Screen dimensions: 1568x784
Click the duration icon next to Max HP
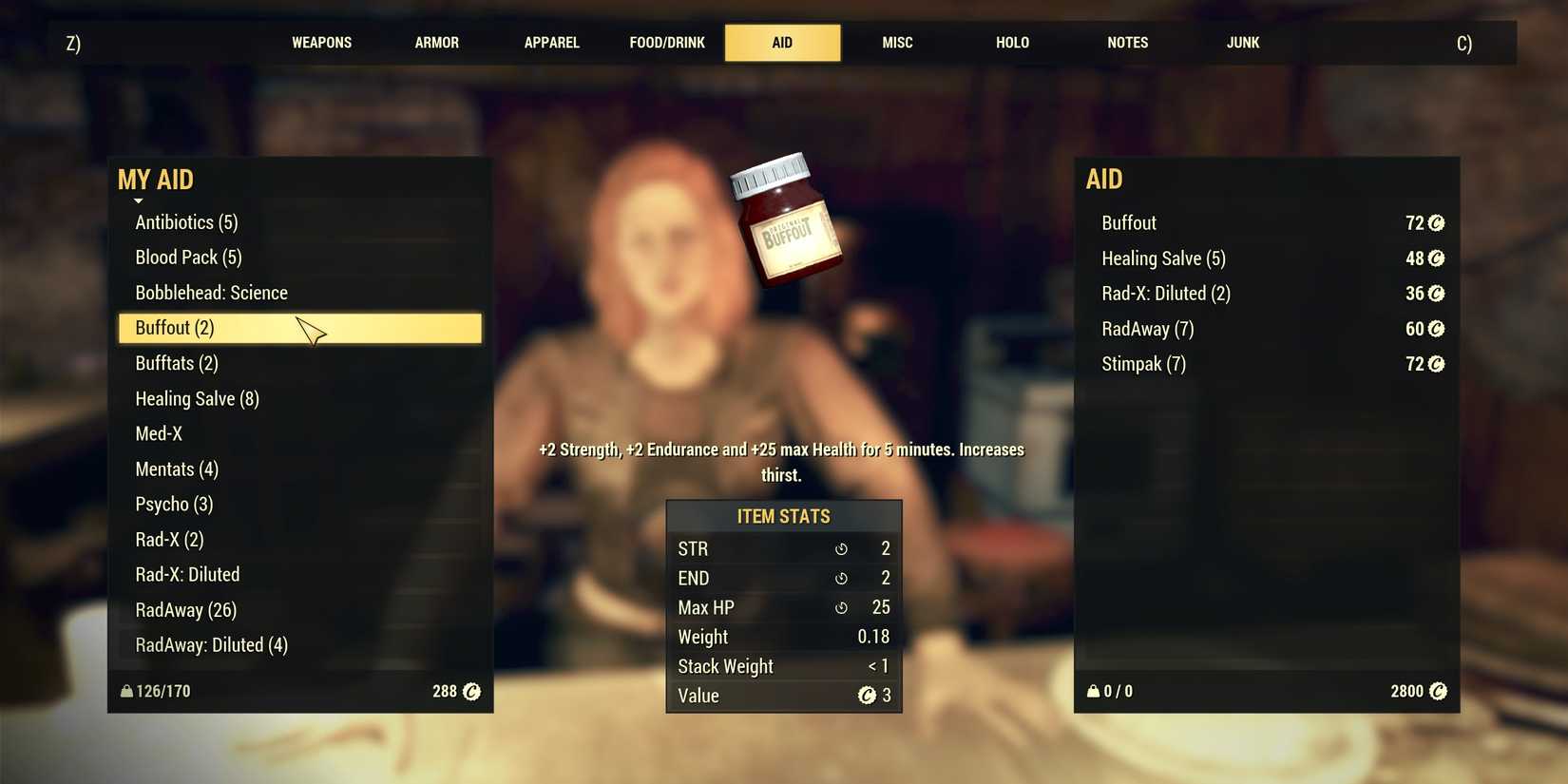coord(840,607)
